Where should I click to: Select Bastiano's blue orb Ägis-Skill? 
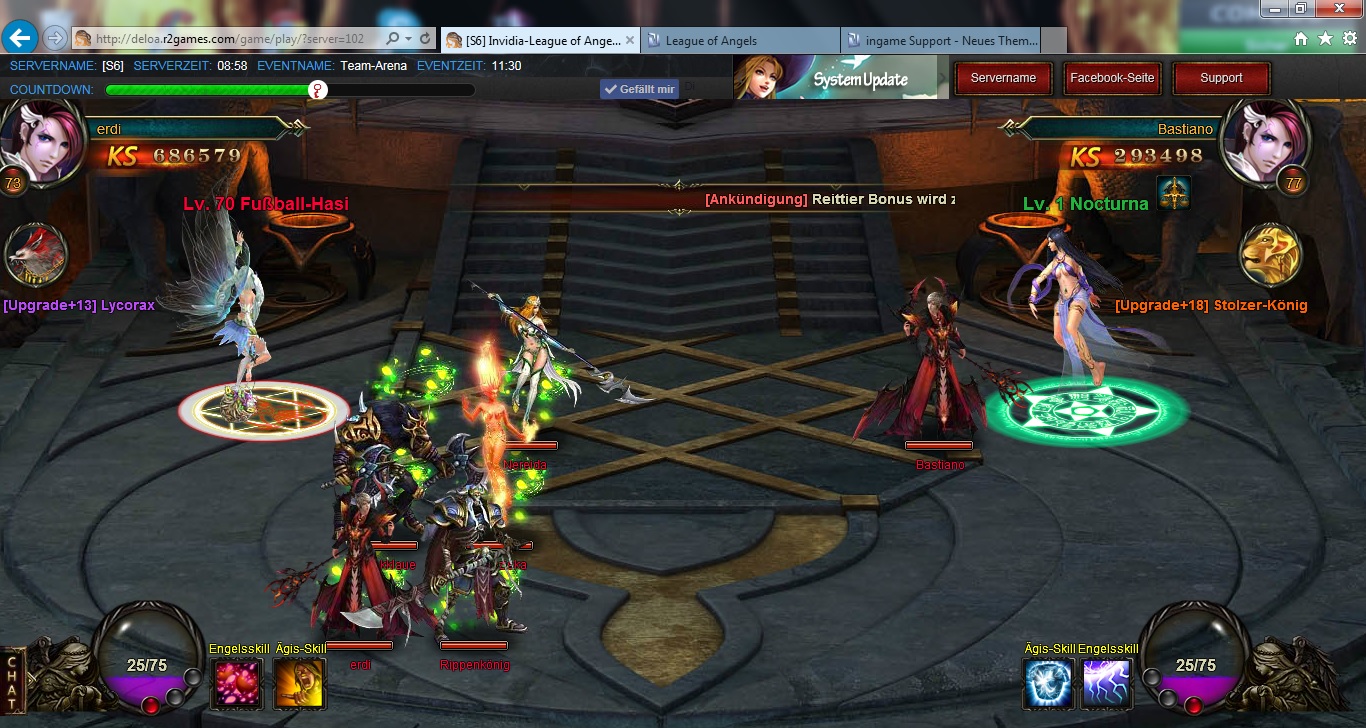click(1049, 683)
